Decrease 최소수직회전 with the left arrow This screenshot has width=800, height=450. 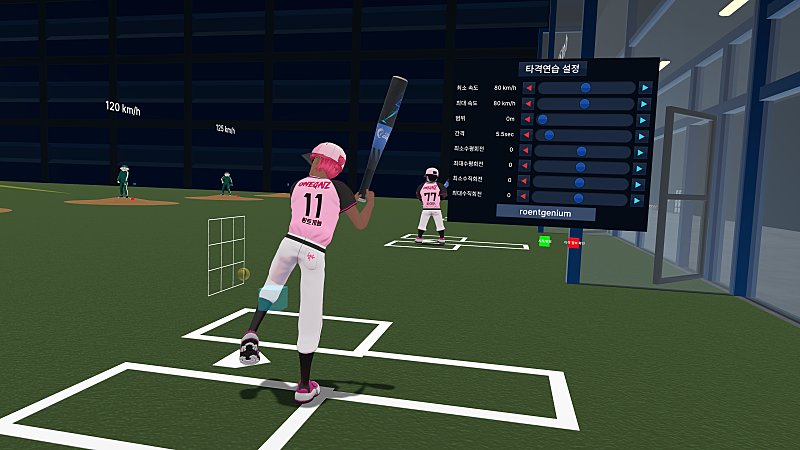[x=527, y=183]
